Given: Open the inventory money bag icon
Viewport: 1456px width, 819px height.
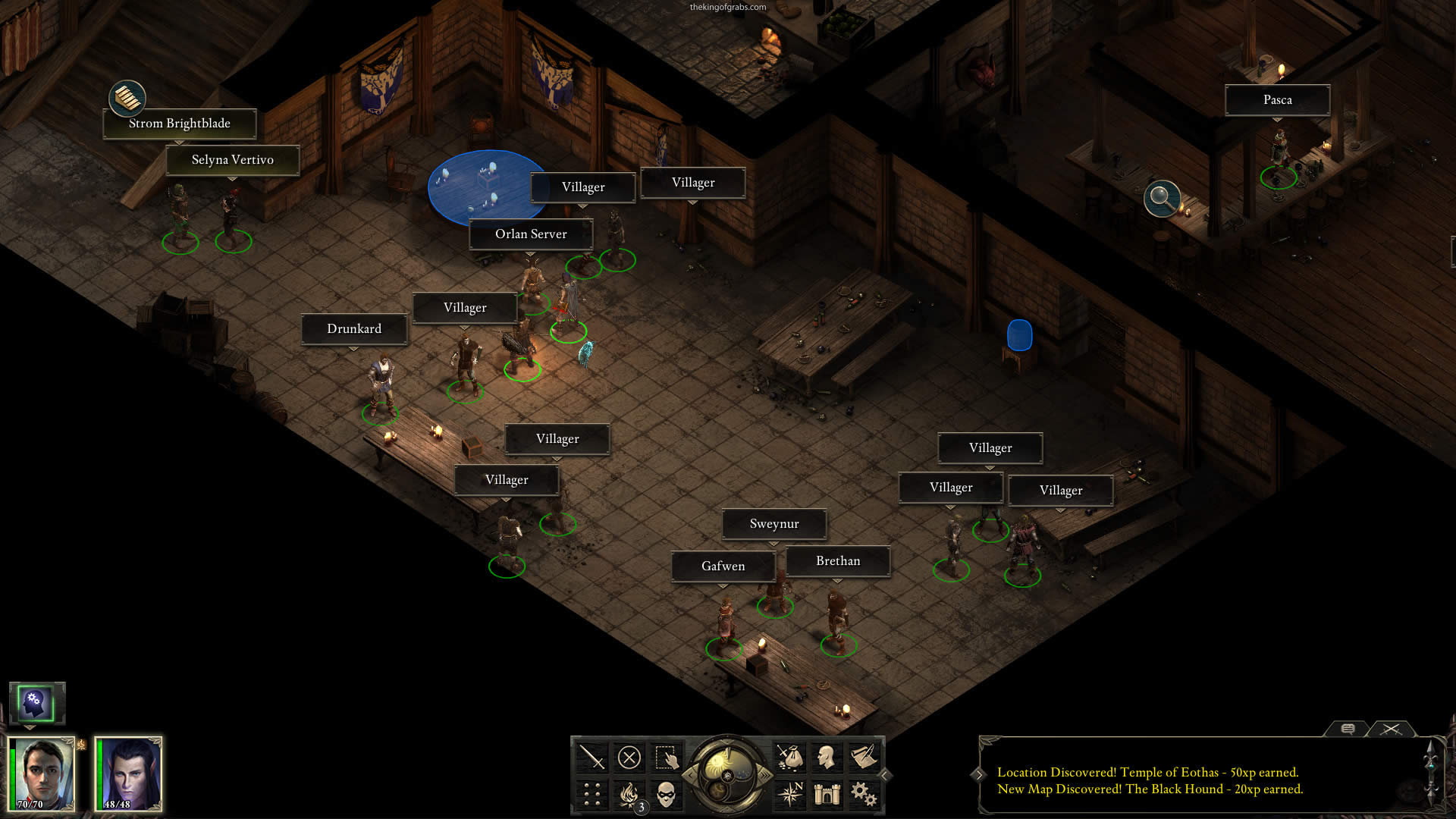Looking at the screenshot, I should 789,758.
